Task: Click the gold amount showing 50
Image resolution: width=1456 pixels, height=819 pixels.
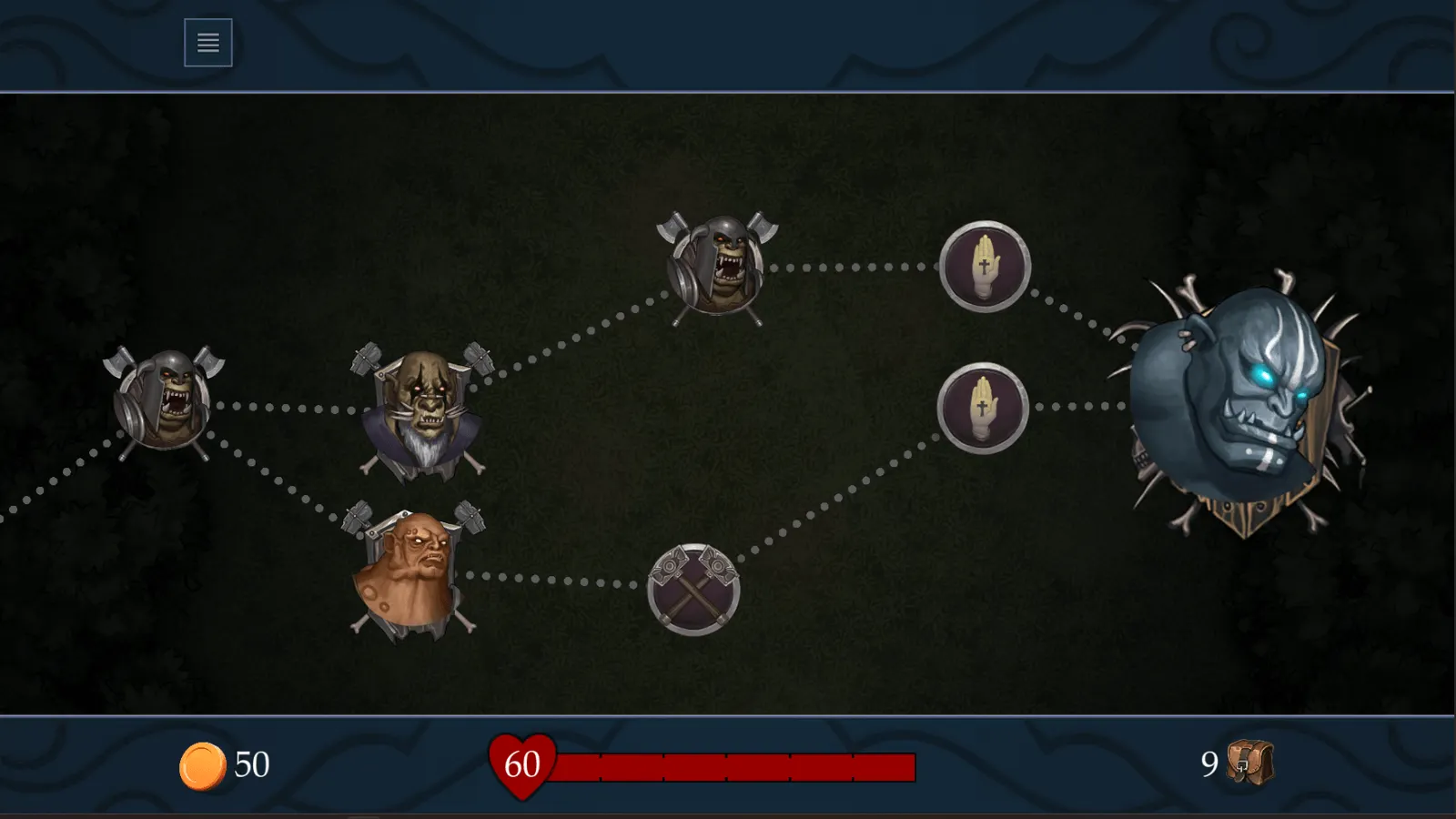Action: (x=252, y=763)
